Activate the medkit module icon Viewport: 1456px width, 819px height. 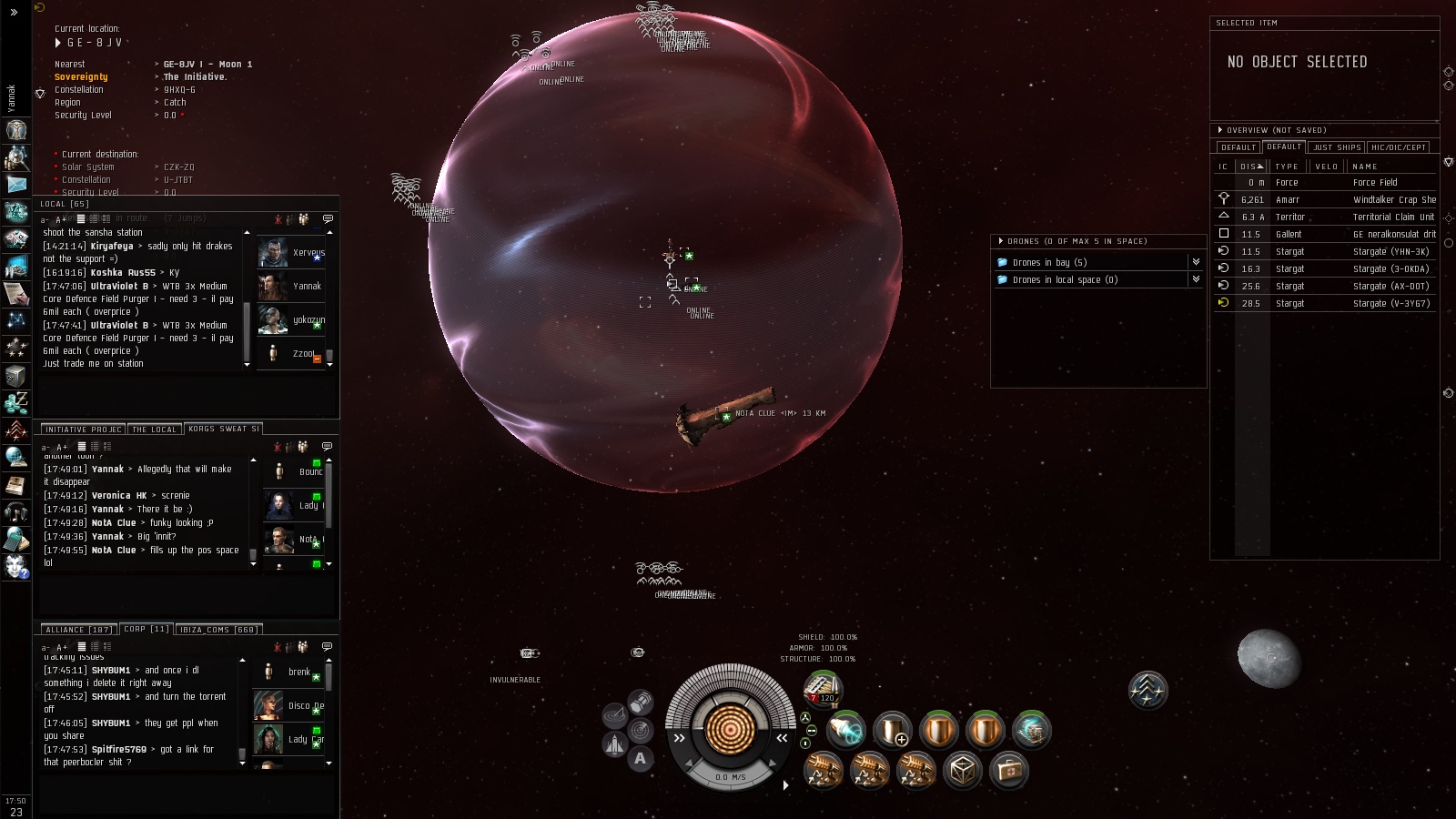coord(1008,771)
